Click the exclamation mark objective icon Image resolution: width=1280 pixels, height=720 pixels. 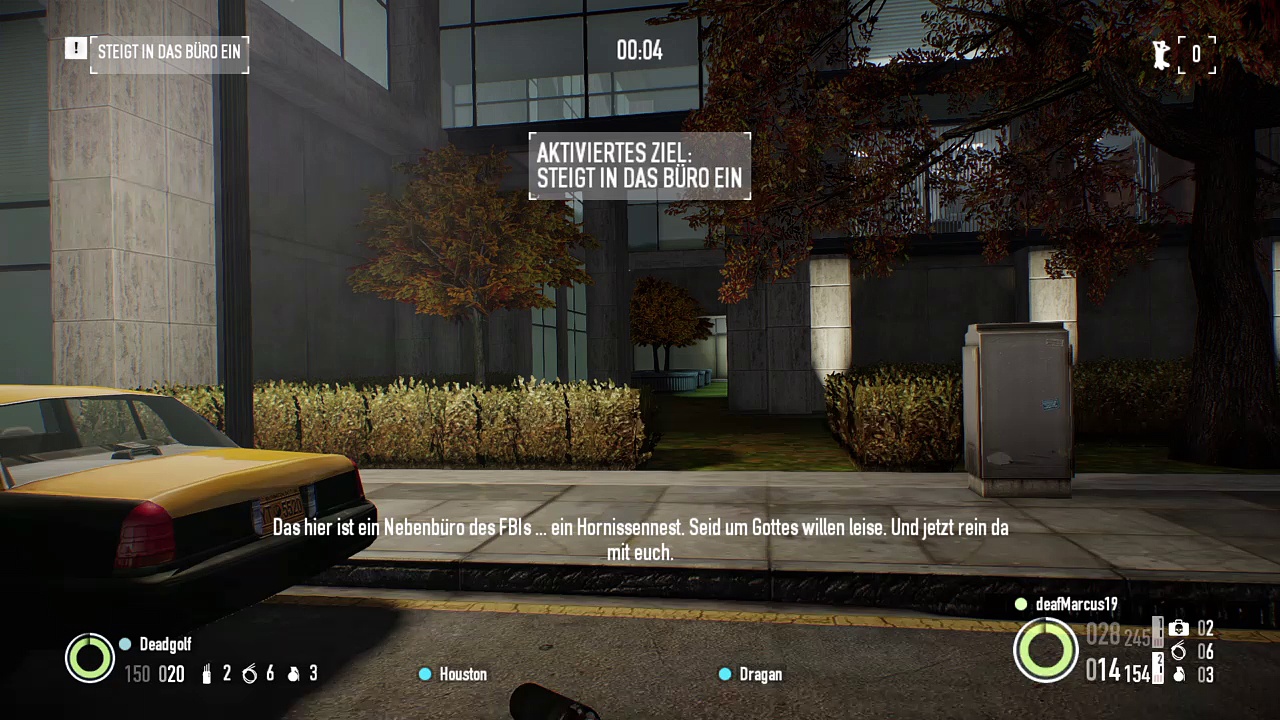(76, 48)
